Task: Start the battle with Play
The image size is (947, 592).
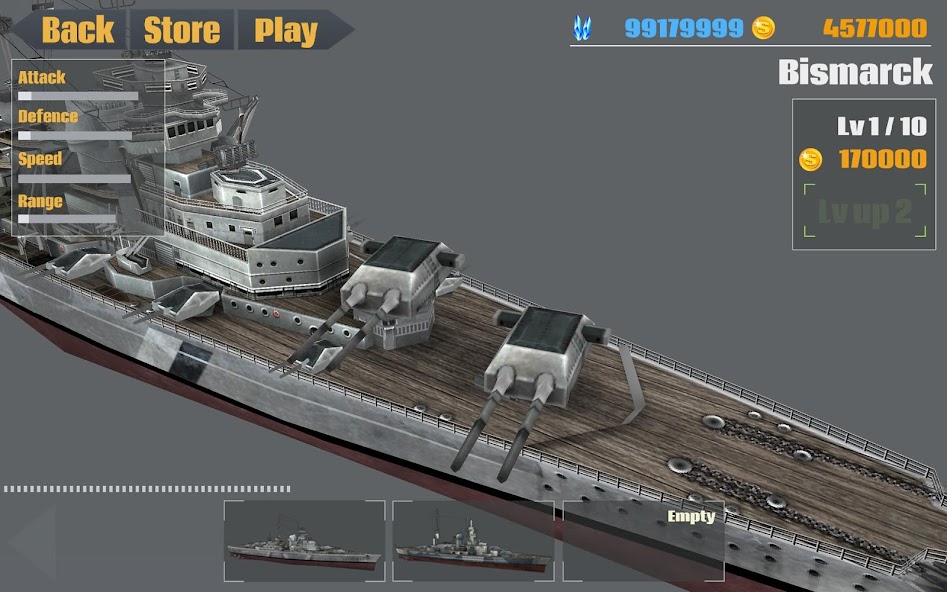Action: pos(286,30)
